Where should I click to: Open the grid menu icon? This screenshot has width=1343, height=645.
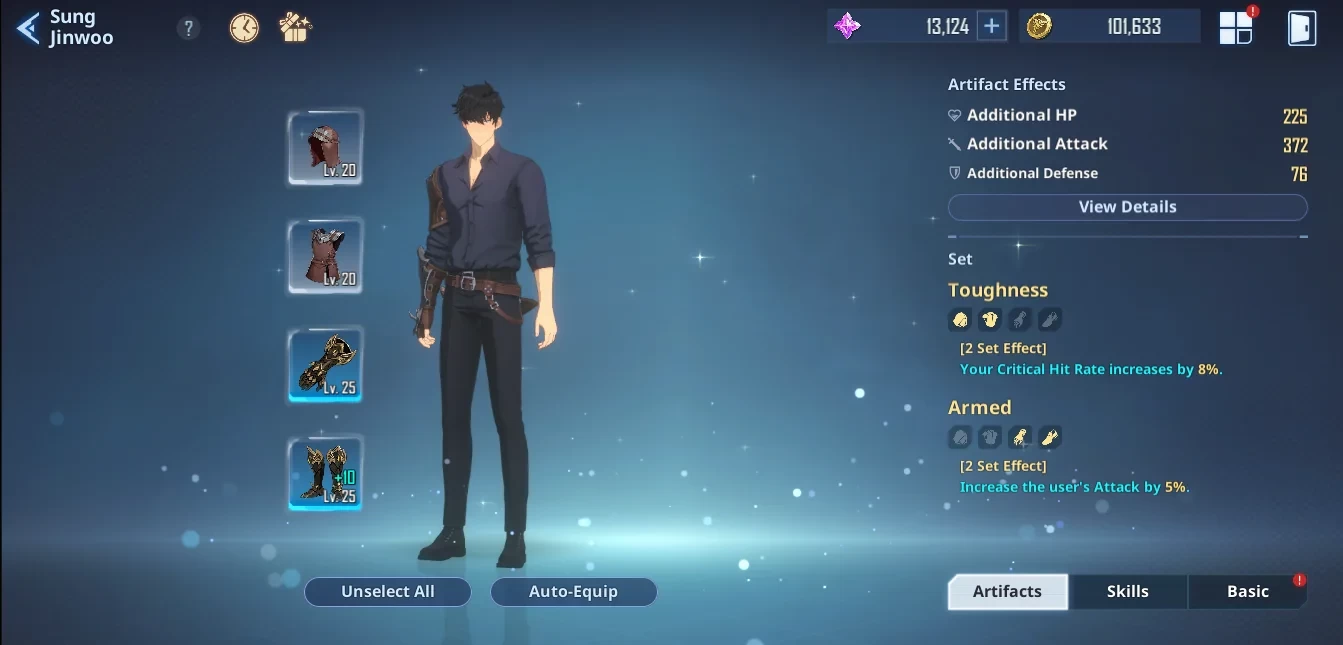coord(1236,28)
